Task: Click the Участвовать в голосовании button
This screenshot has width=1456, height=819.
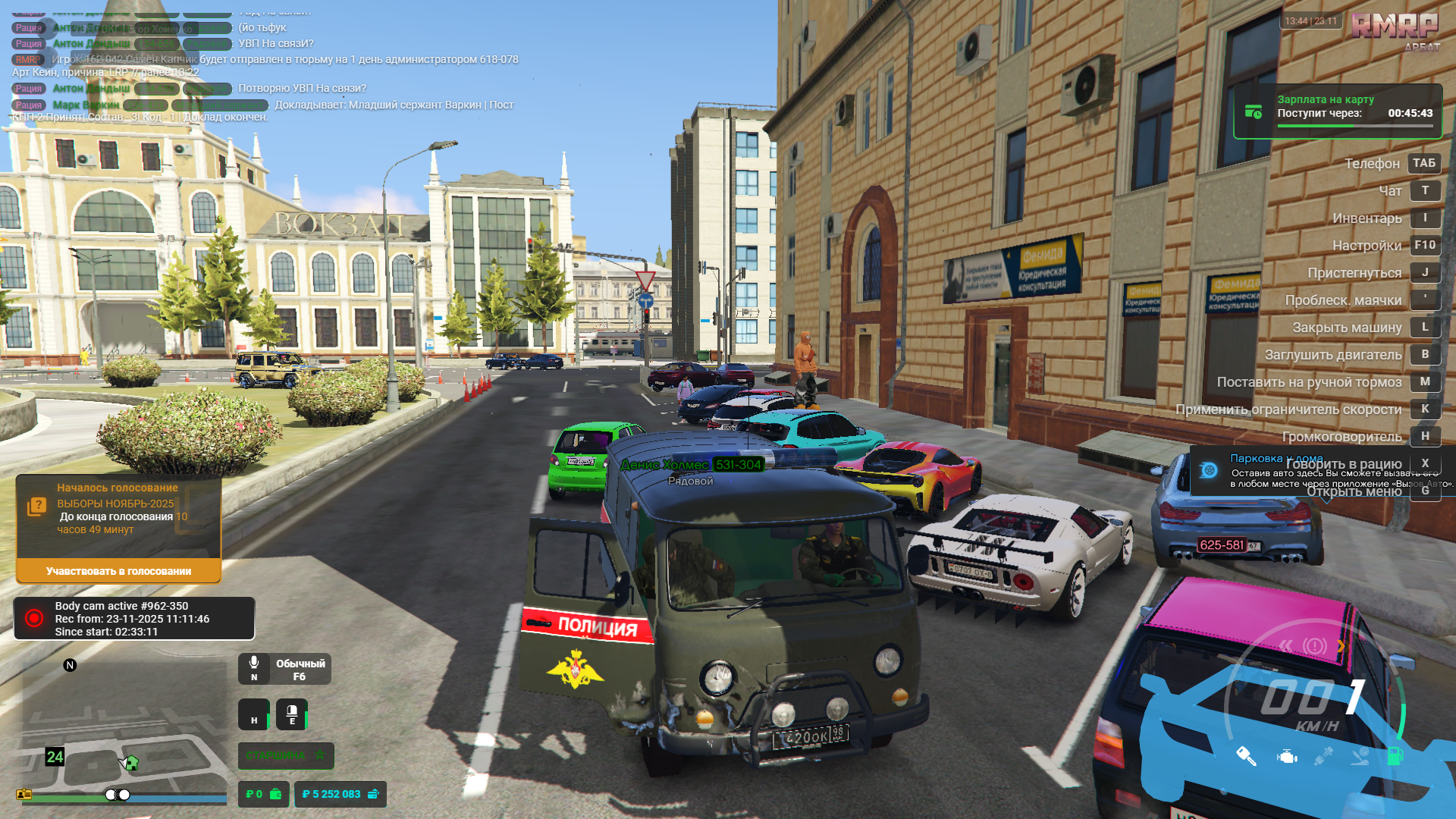Action: pos(118,571)
